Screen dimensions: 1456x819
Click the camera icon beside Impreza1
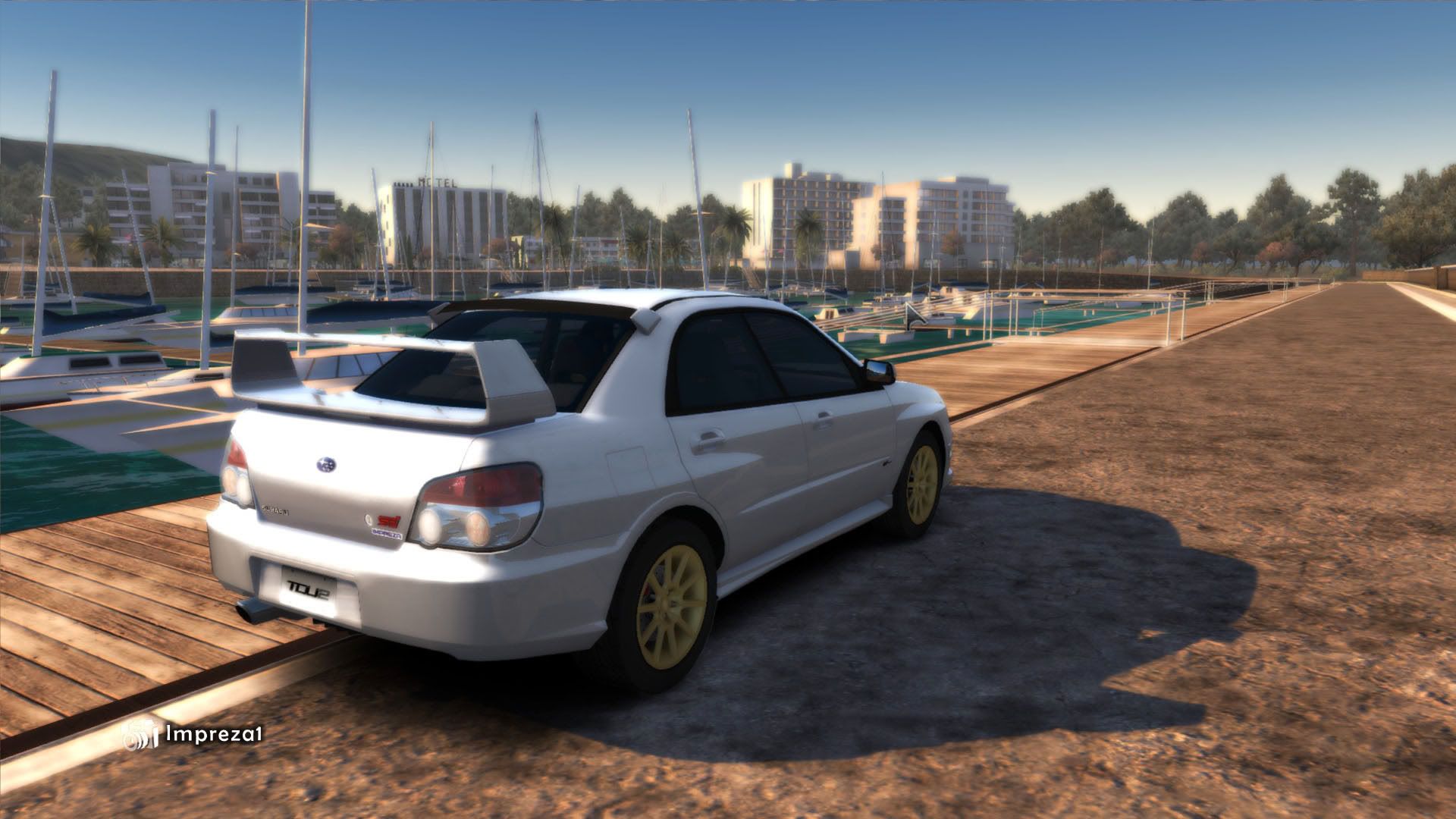point(138,734)
